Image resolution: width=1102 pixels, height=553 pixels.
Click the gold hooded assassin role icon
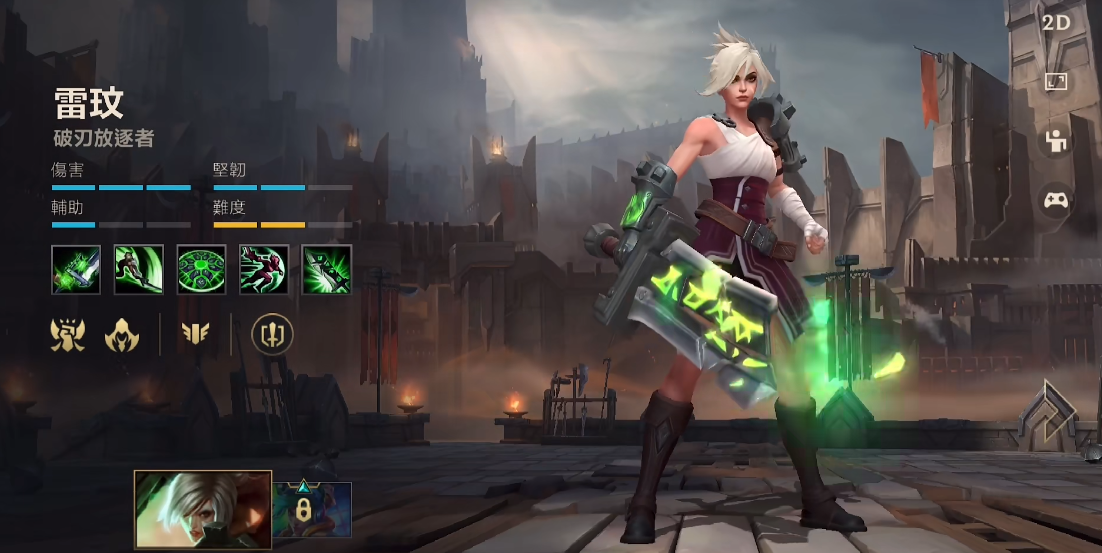tap(122, 334)
